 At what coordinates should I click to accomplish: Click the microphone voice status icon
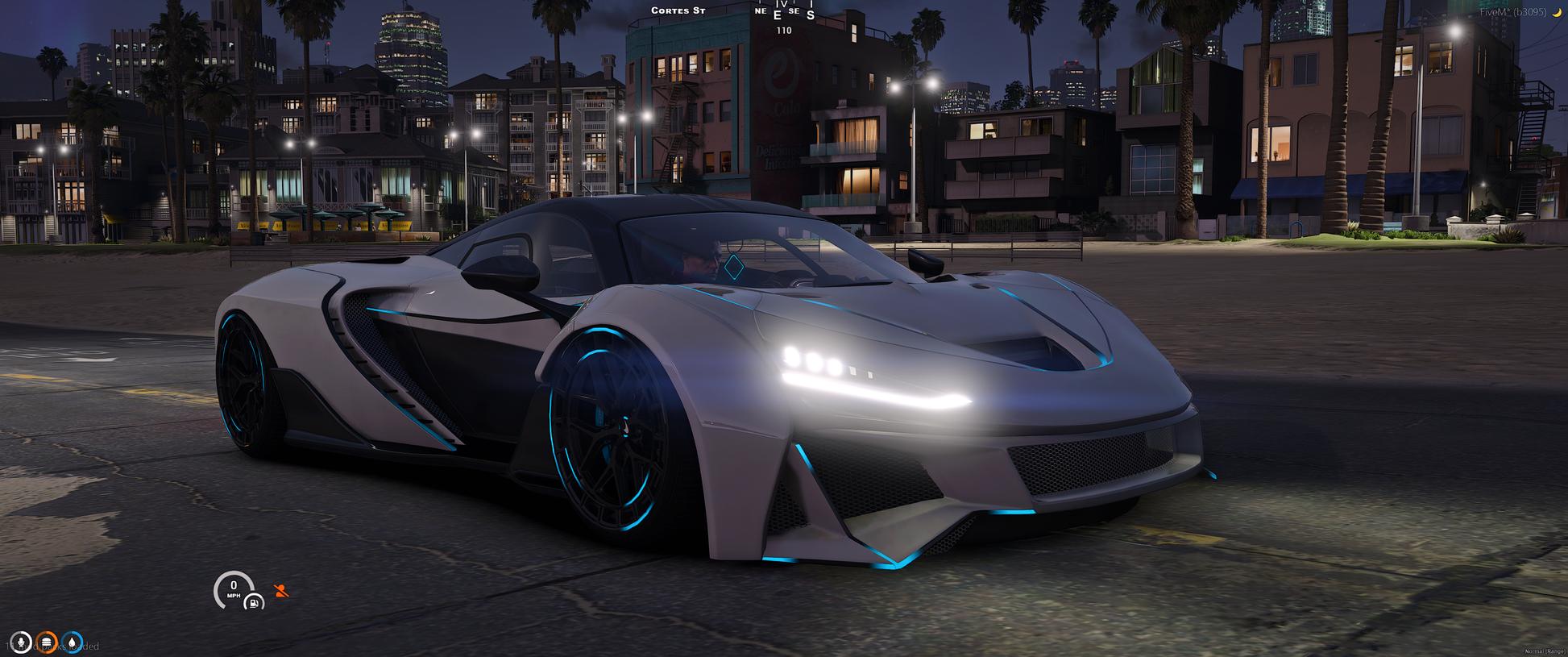pos(21,642)
